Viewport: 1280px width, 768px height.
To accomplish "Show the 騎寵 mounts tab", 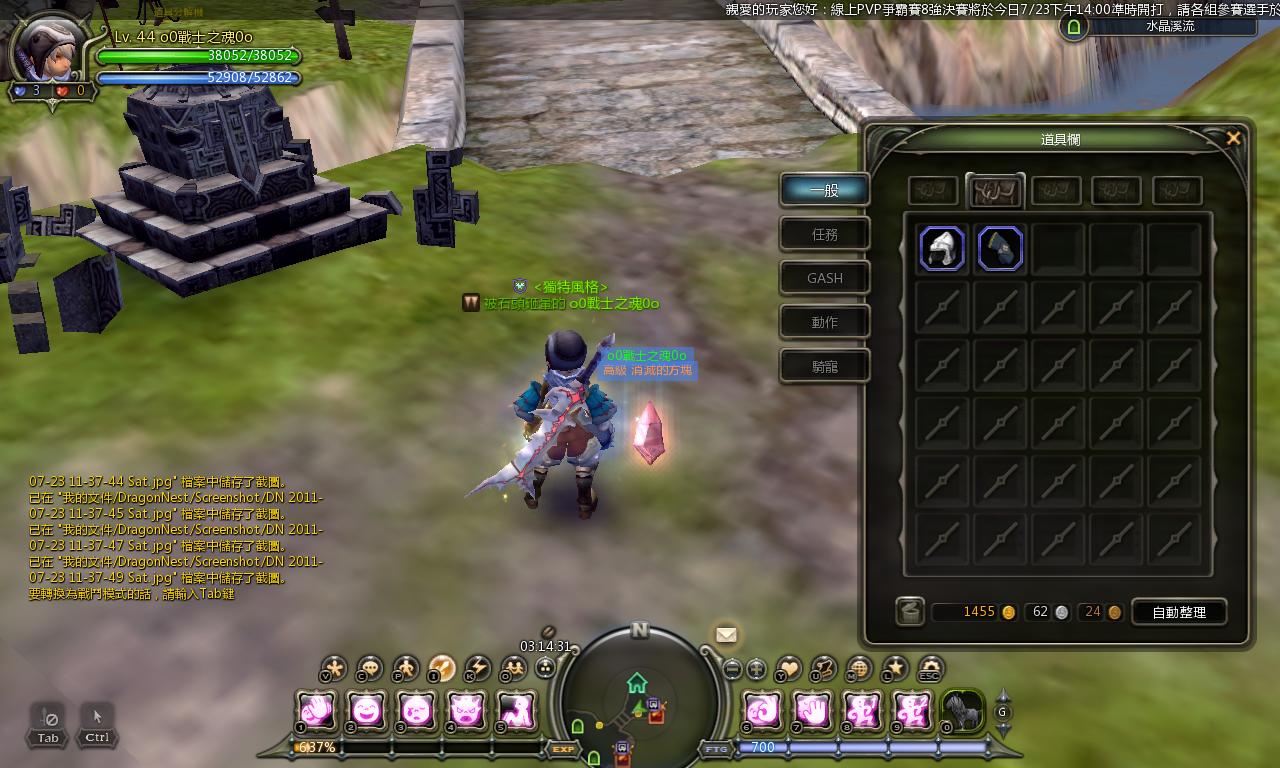I will coord(825,366).
